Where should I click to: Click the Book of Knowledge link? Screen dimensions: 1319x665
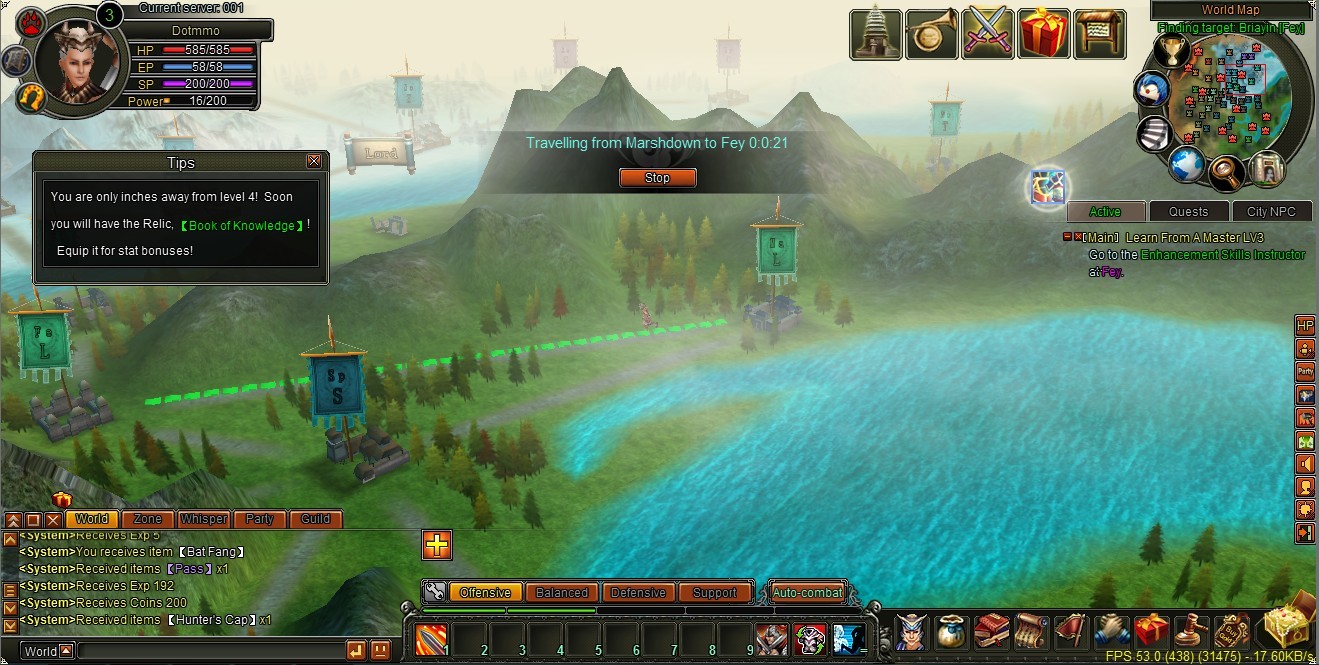click(x=242, y=225)
